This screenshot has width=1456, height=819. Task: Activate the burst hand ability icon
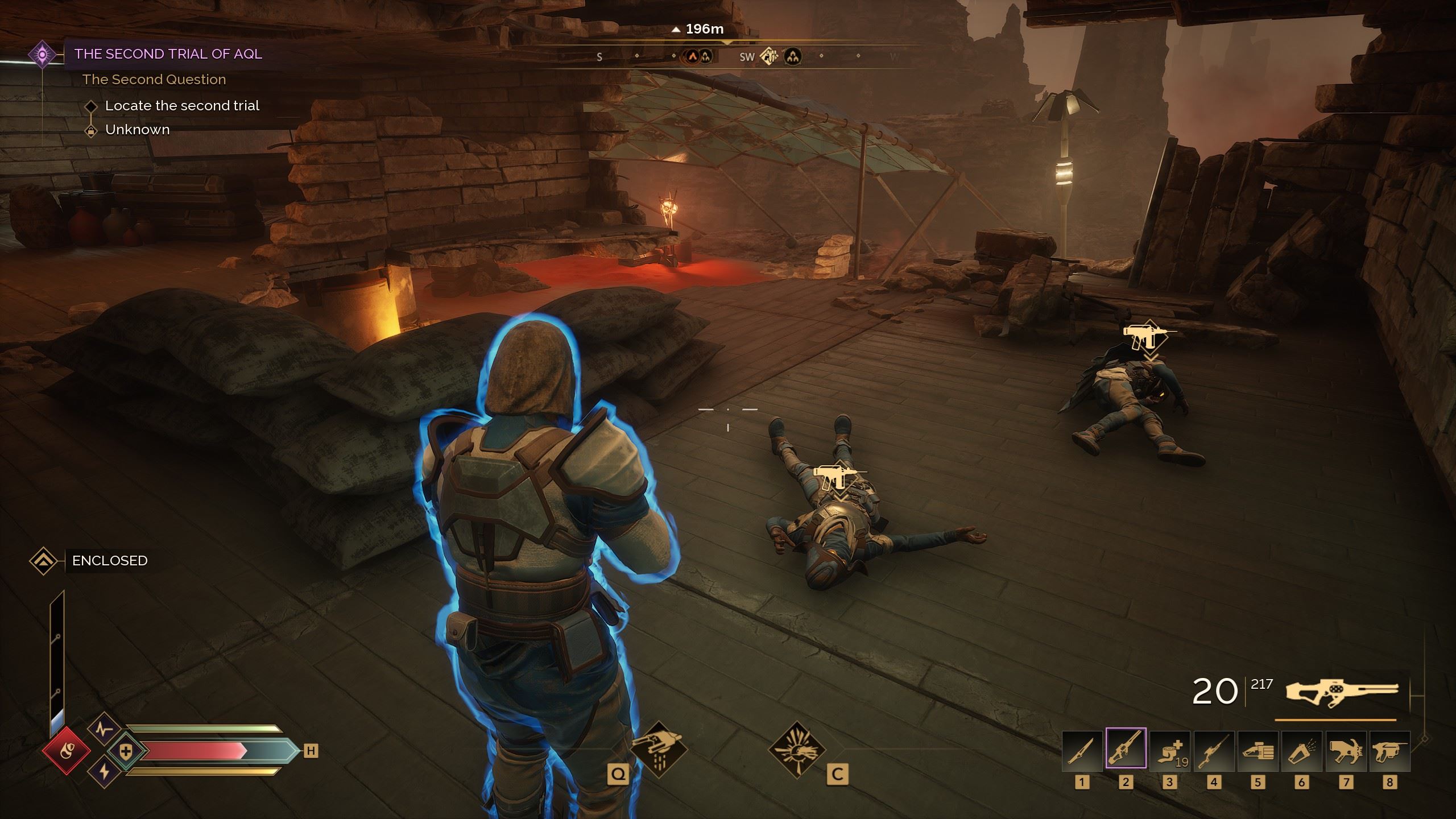[797, 750]
